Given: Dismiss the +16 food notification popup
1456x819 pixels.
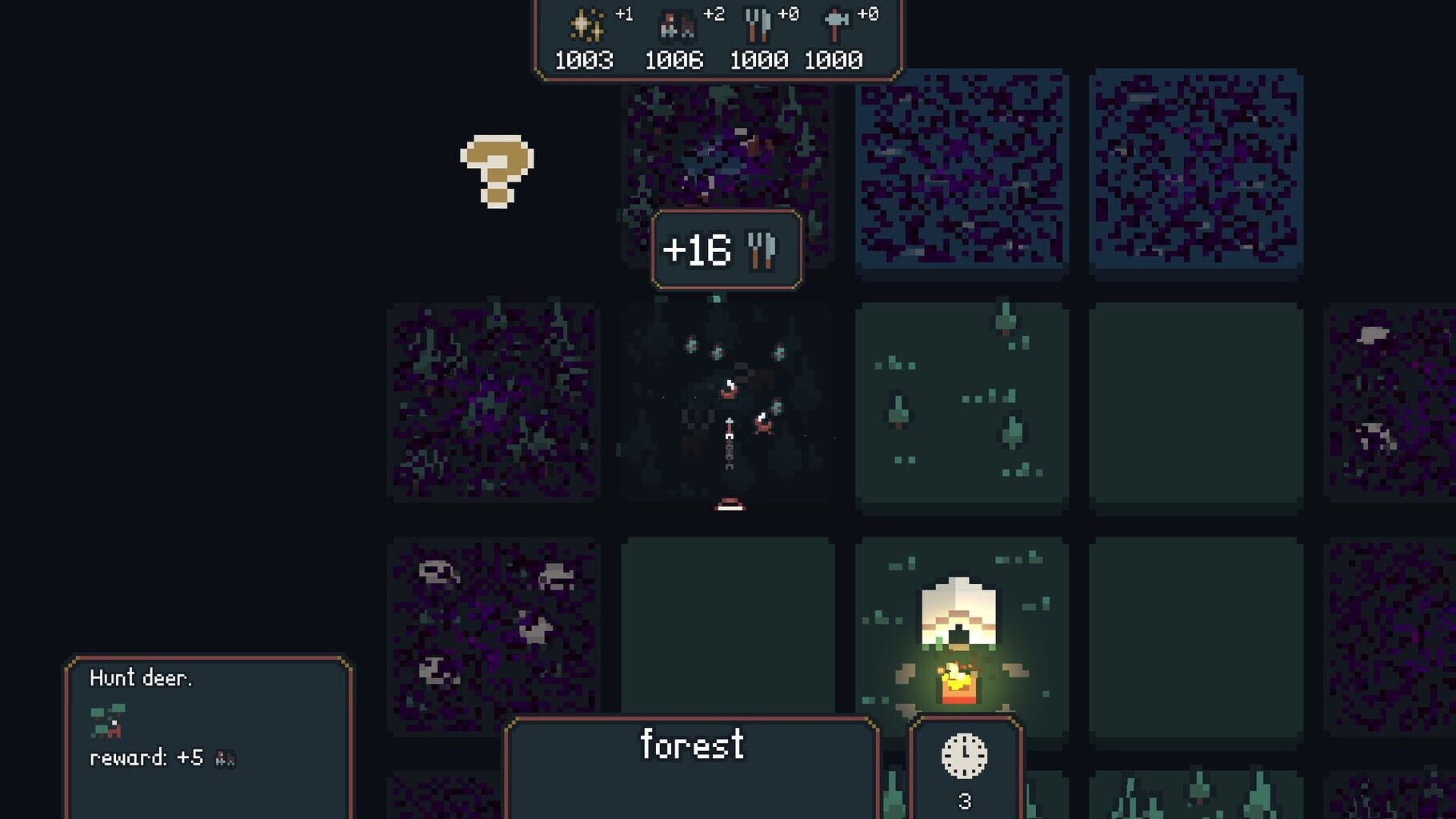Looking at the screenshot, I should coord(726,249).
